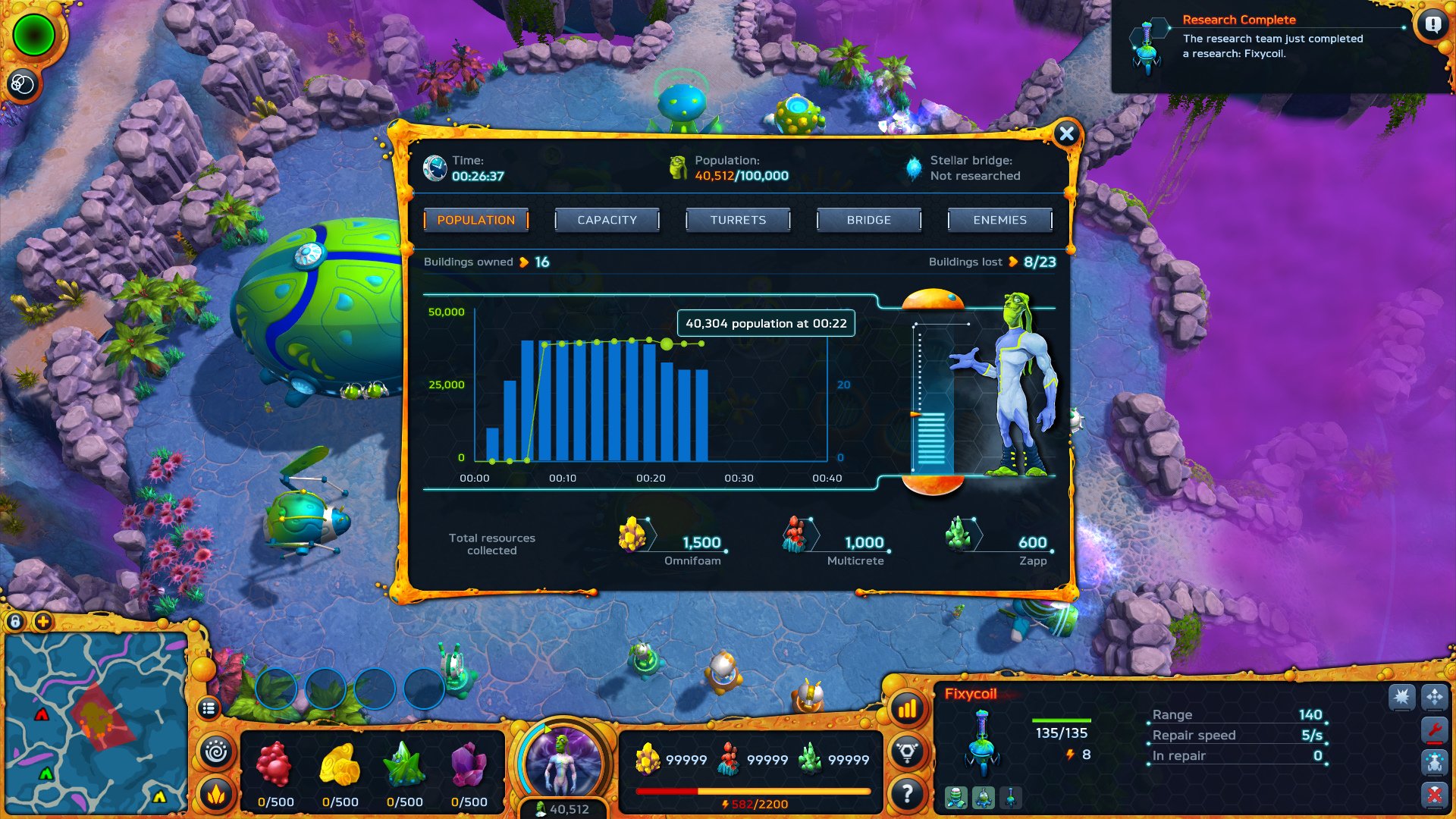Screen dimensions: 1456x819
Task: Click the spiral icon button
Action: (x=216, y=752)
